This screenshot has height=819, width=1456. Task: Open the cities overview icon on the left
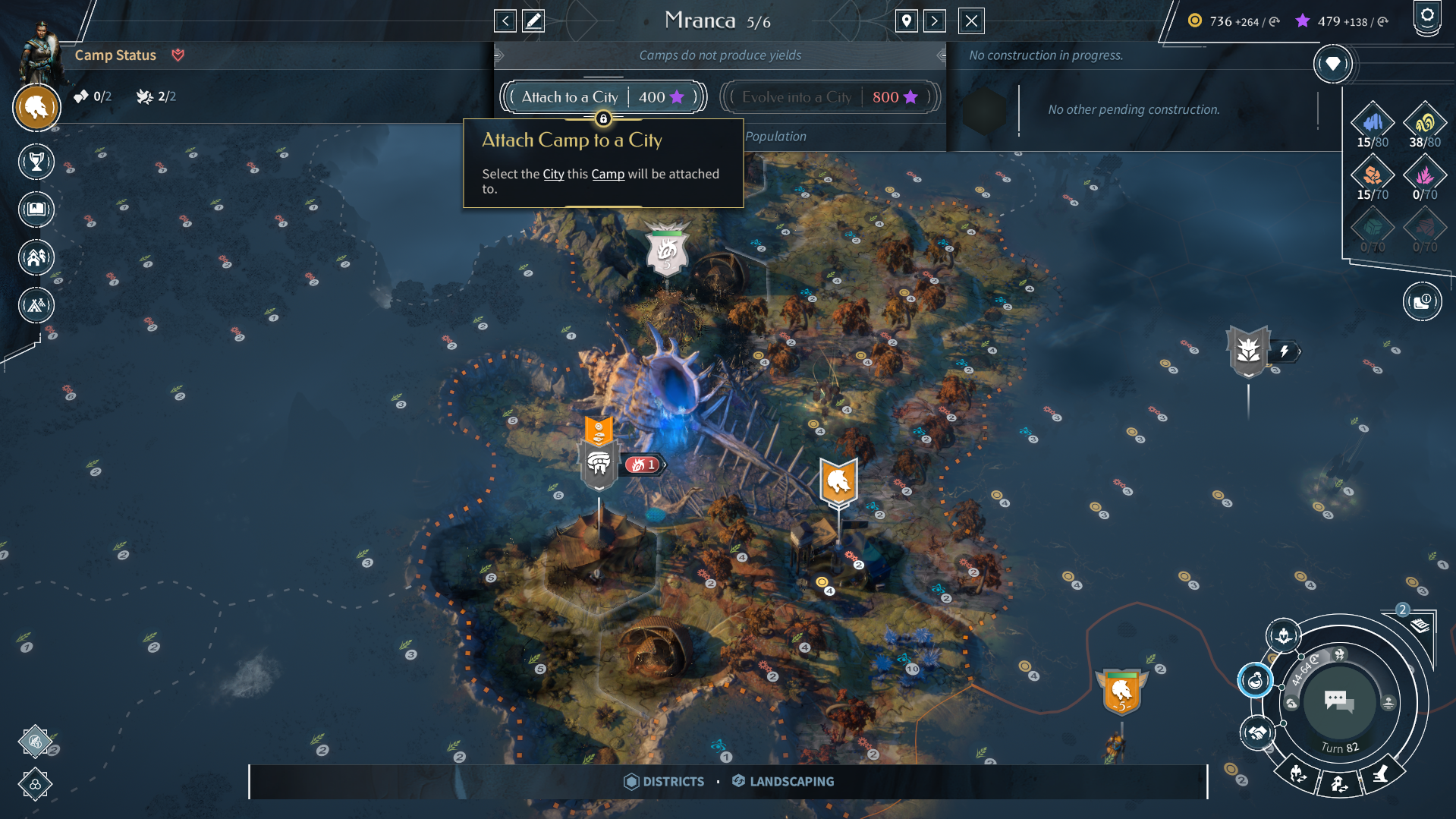36,257
